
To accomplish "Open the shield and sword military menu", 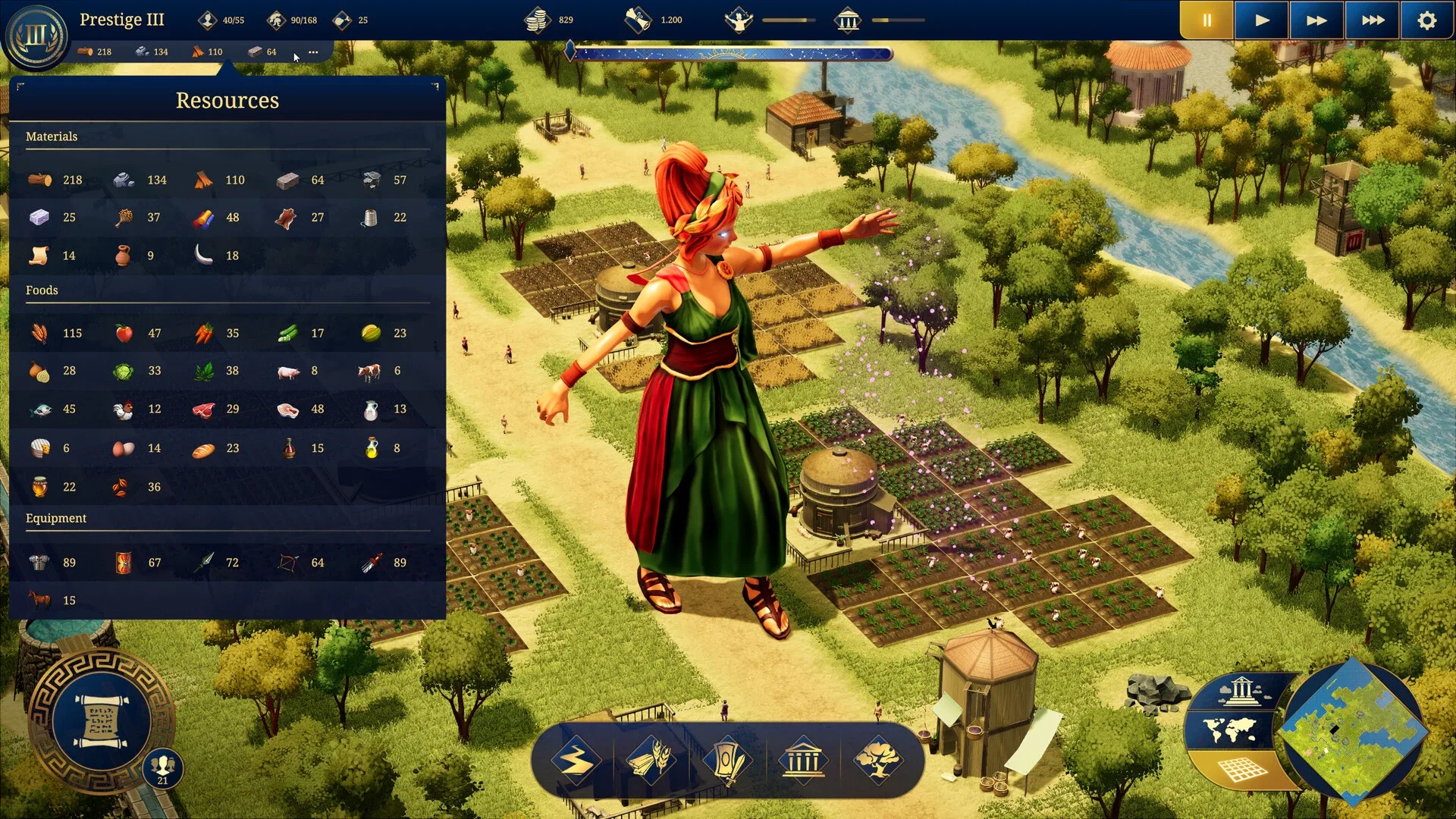I will (726, 759).
